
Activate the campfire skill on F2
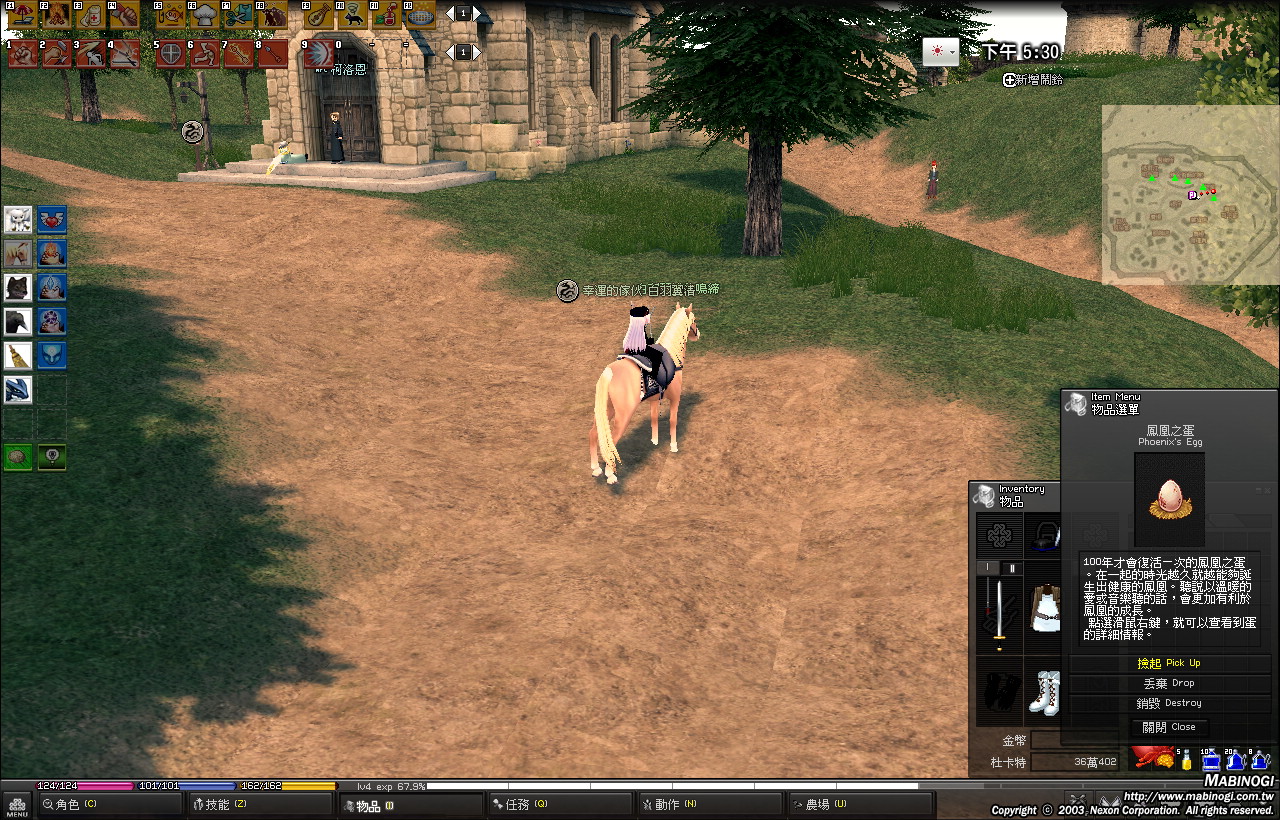pos(55,15)
